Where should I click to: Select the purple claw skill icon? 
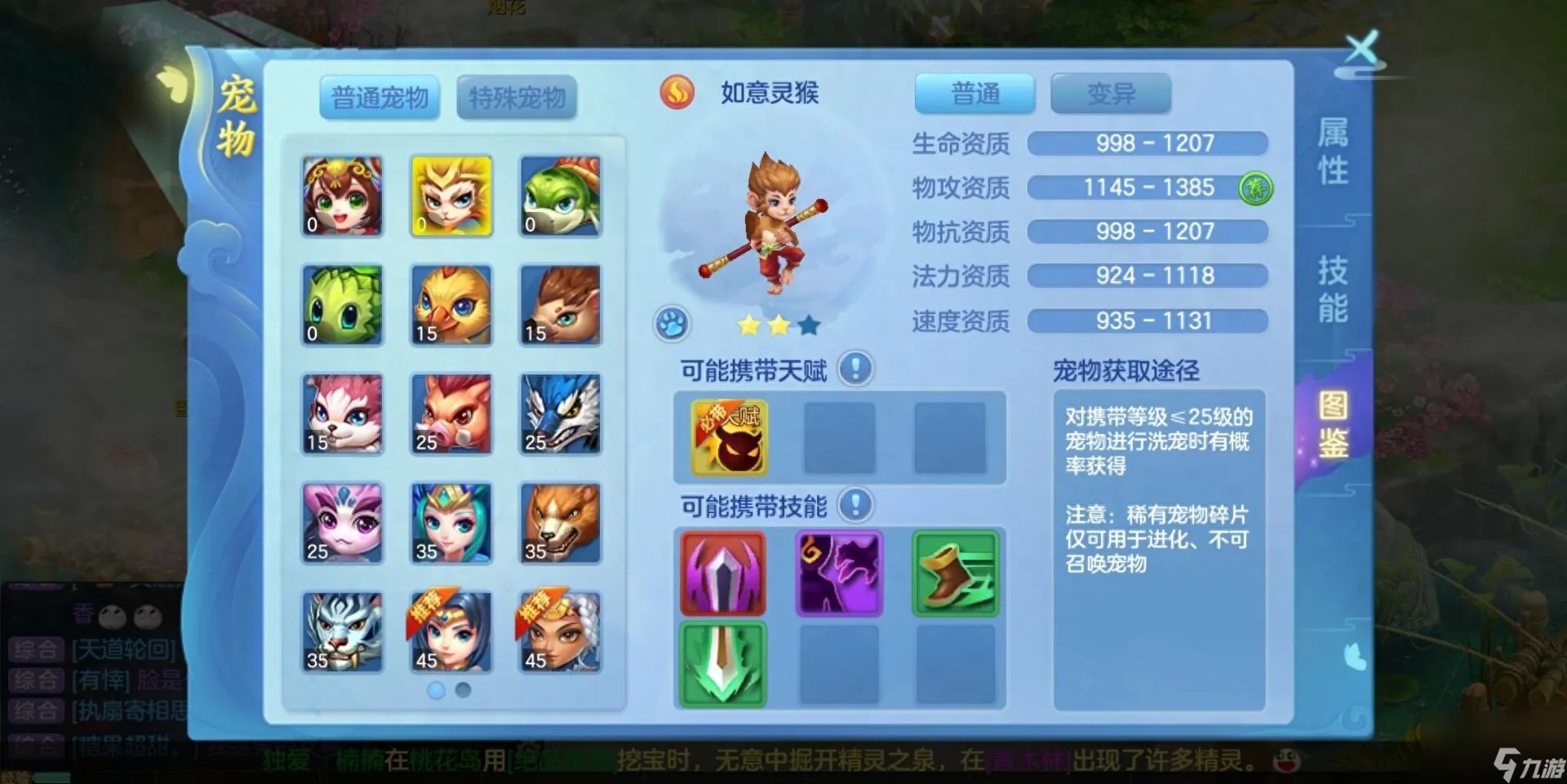[x=837, y=574]
